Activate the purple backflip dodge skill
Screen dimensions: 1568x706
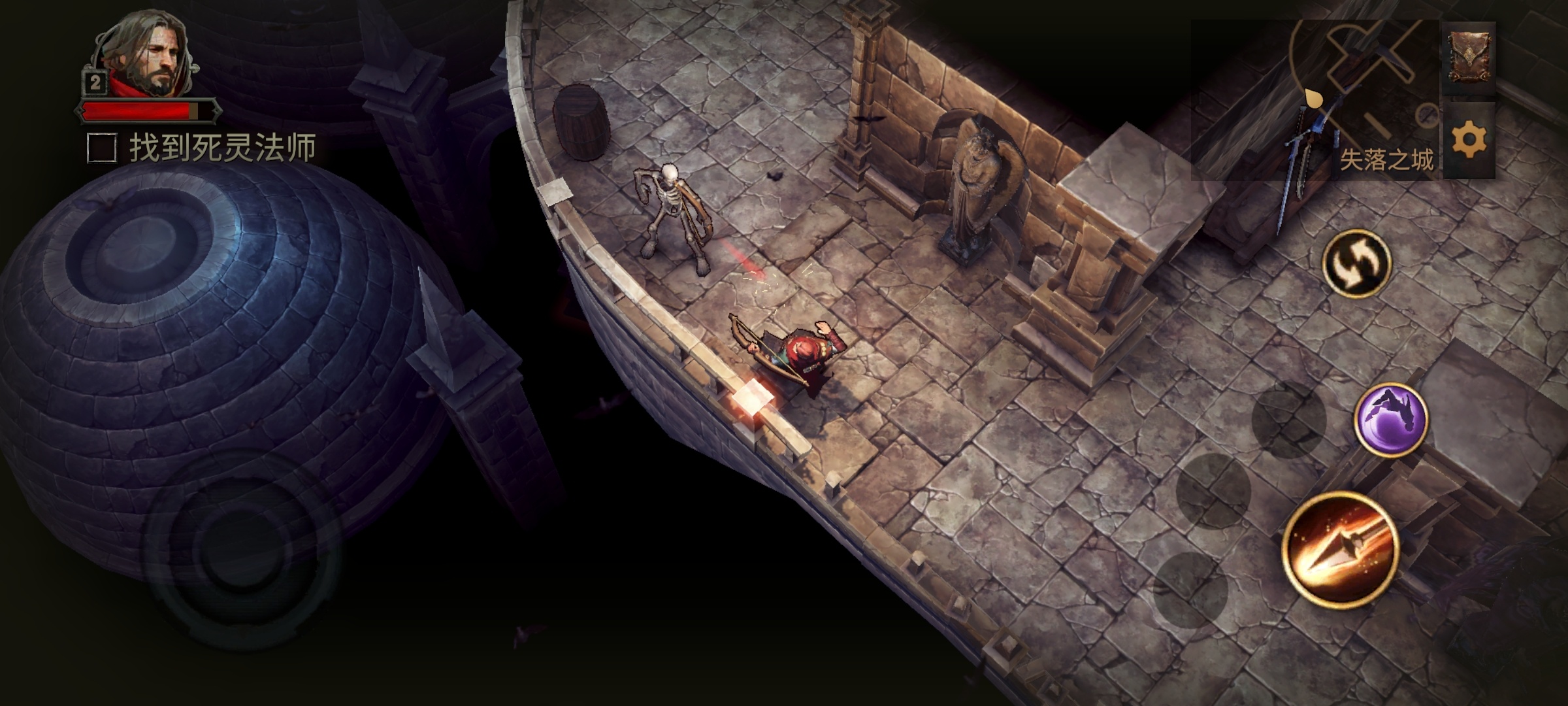pyautogui.click(x=1391, y=419)
